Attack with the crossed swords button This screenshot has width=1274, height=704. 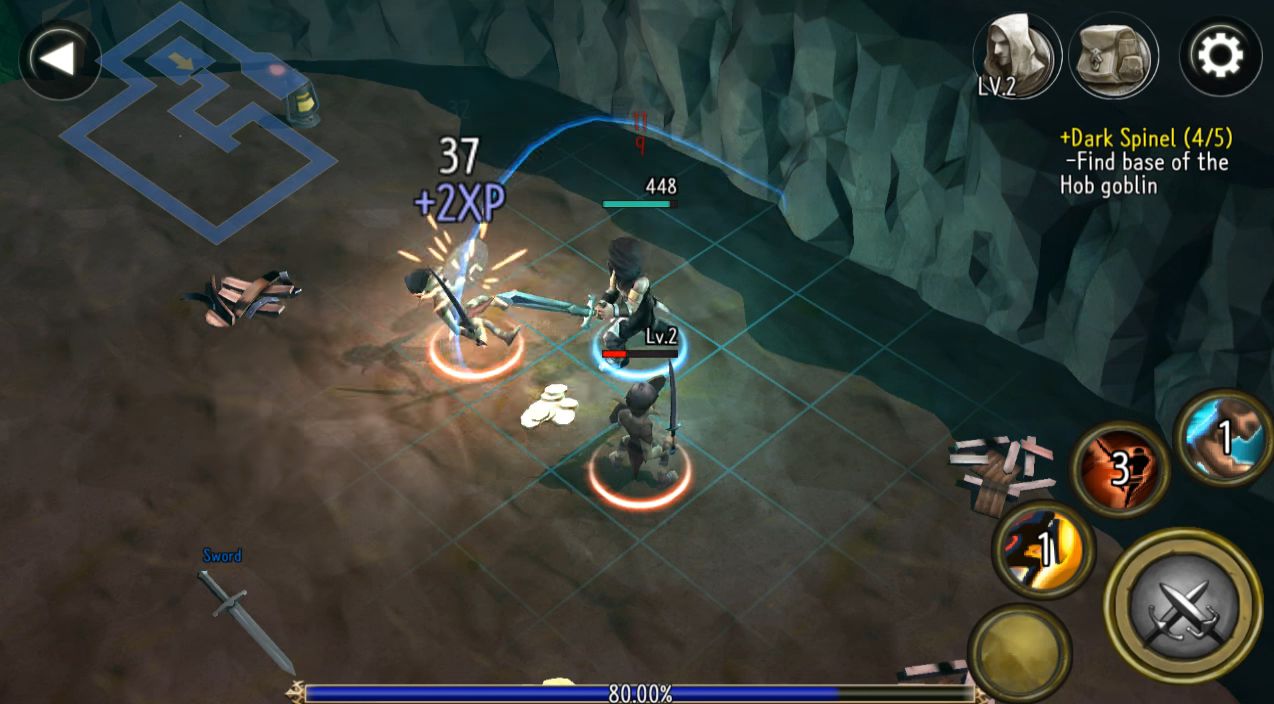1183,605
